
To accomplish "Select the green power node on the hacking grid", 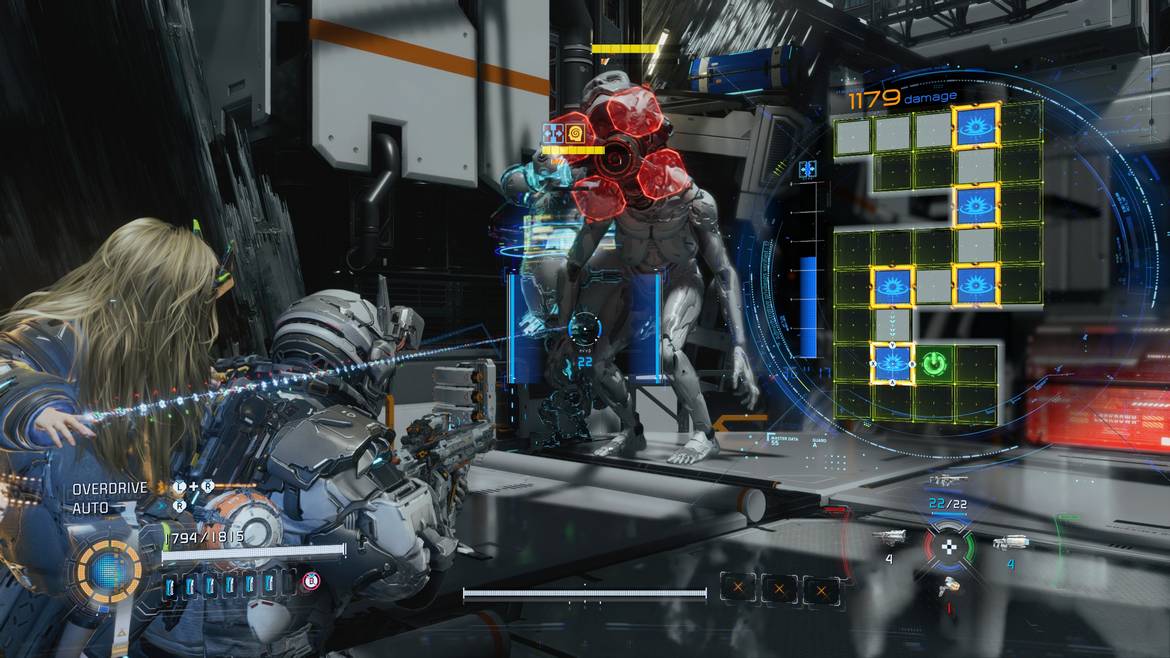I will tap(934, 363).
